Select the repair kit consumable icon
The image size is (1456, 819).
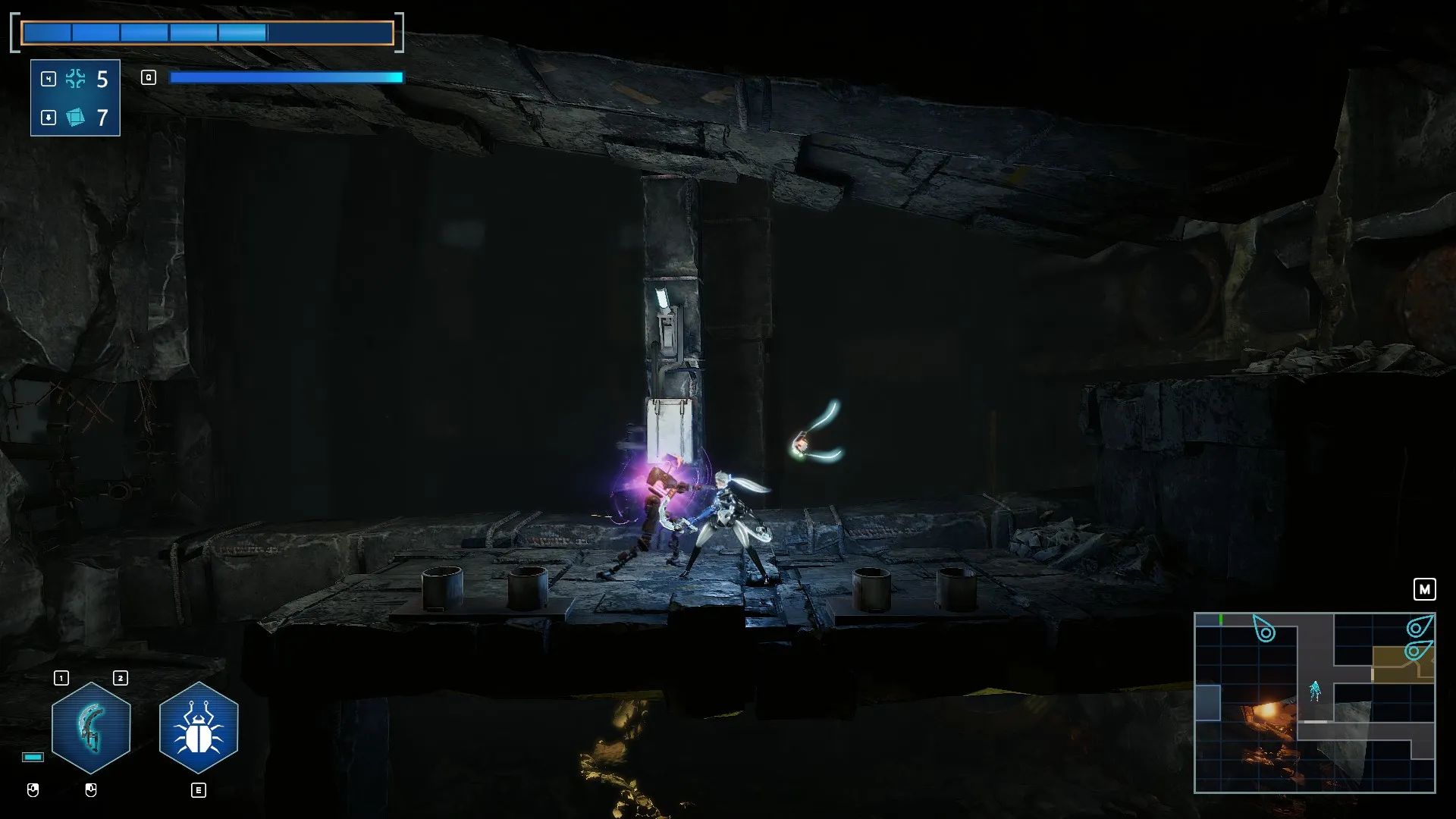(x=75, y=79)
